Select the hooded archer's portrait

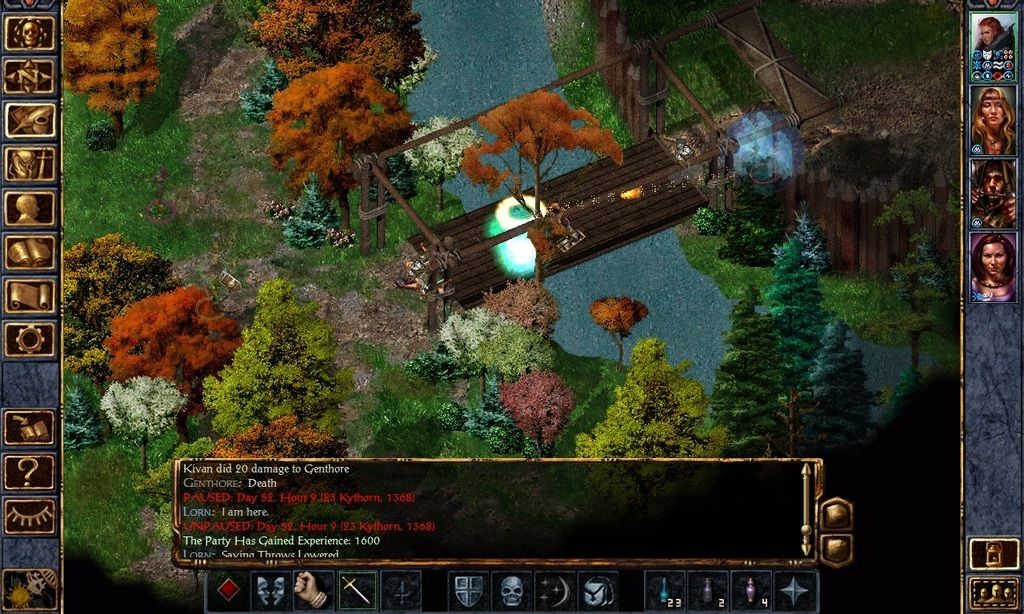(993, 194)
